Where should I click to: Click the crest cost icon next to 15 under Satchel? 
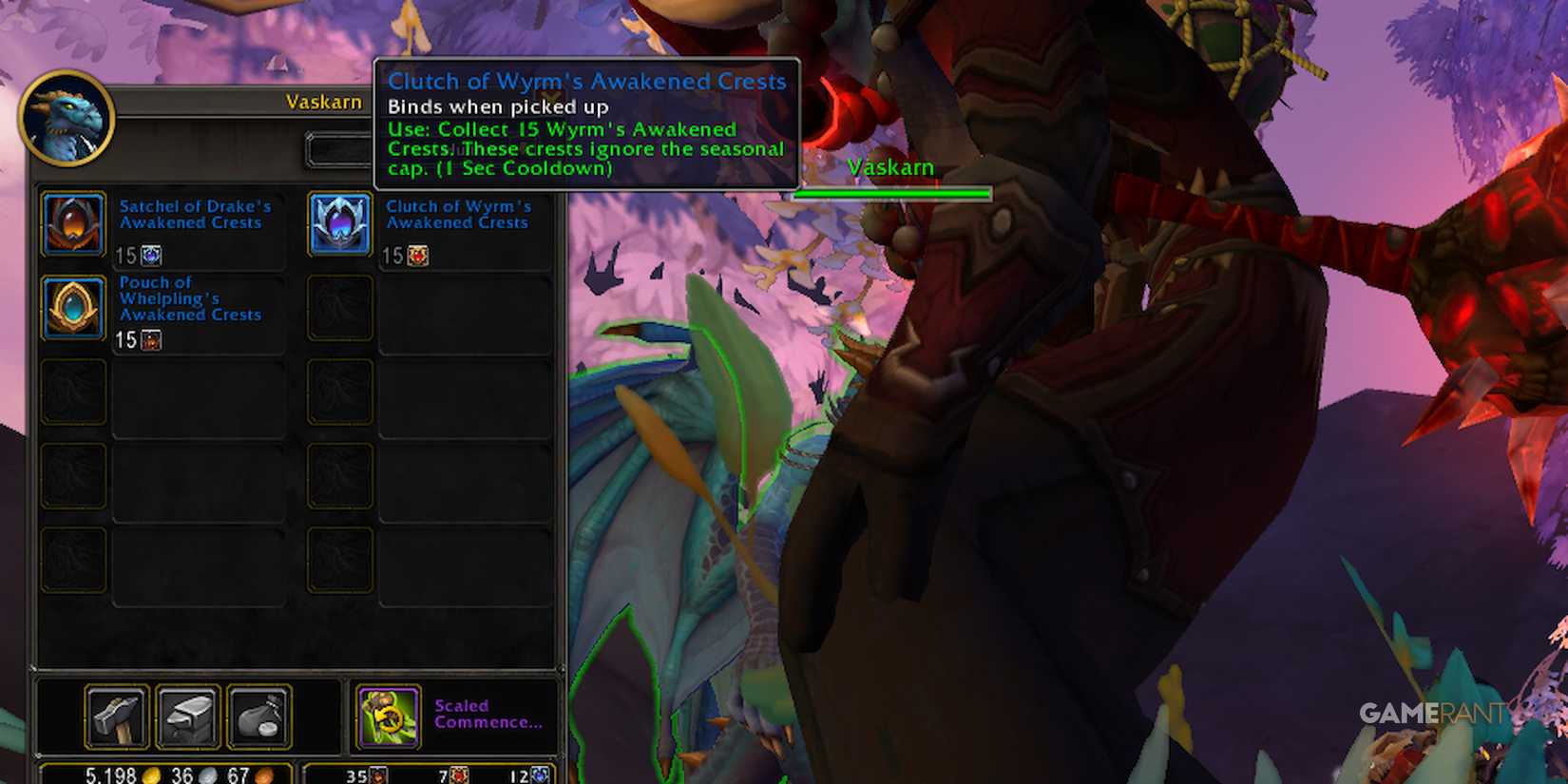point(150,255)
